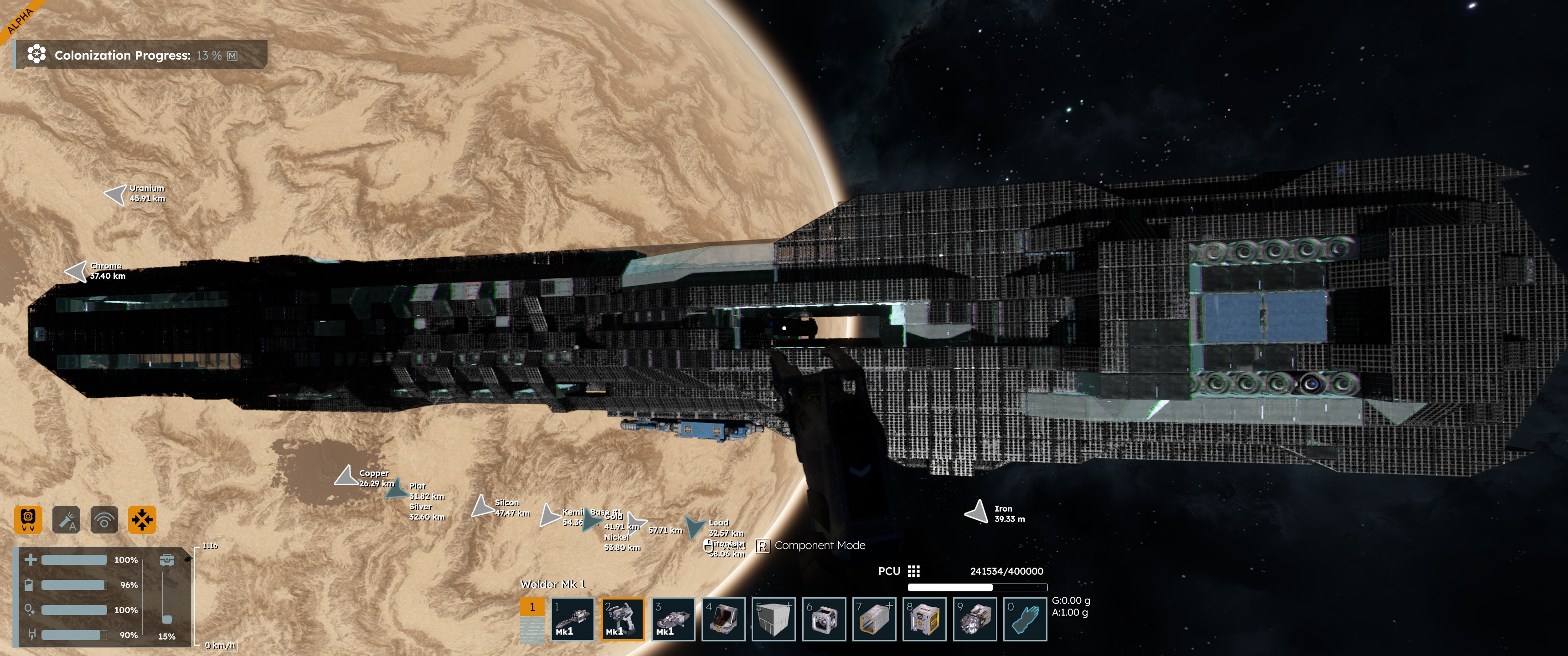Pick the hollow cube frame block in slot 6

(x=824, y=619)
